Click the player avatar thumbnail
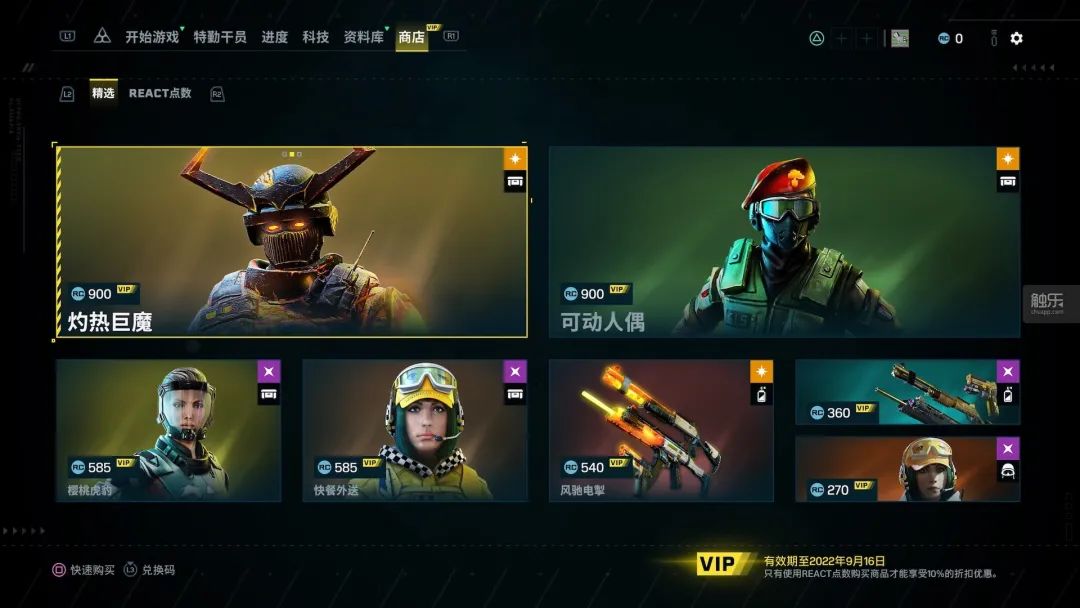 point(900,38)
